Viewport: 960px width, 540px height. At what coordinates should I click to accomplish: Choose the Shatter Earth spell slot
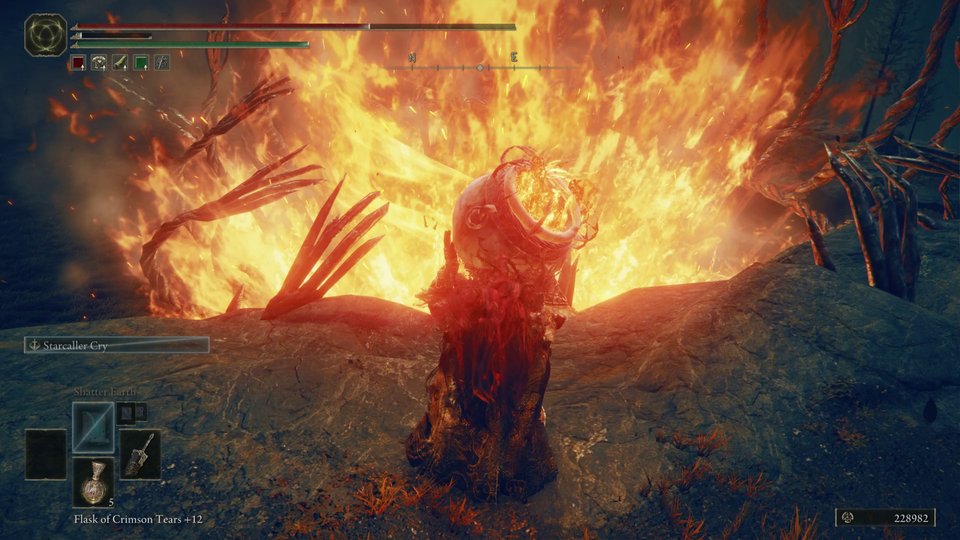92,427
